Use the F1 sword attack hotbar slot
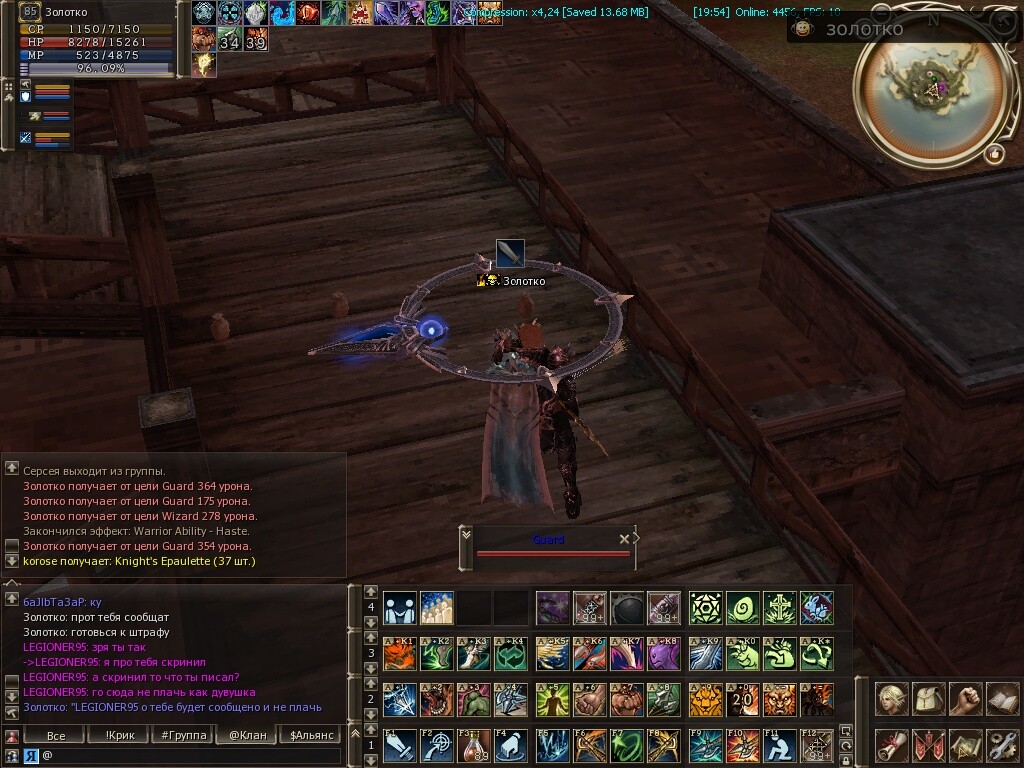Image resolution: width=1024 pixels, height=768 pixels. tap(399, 746)
